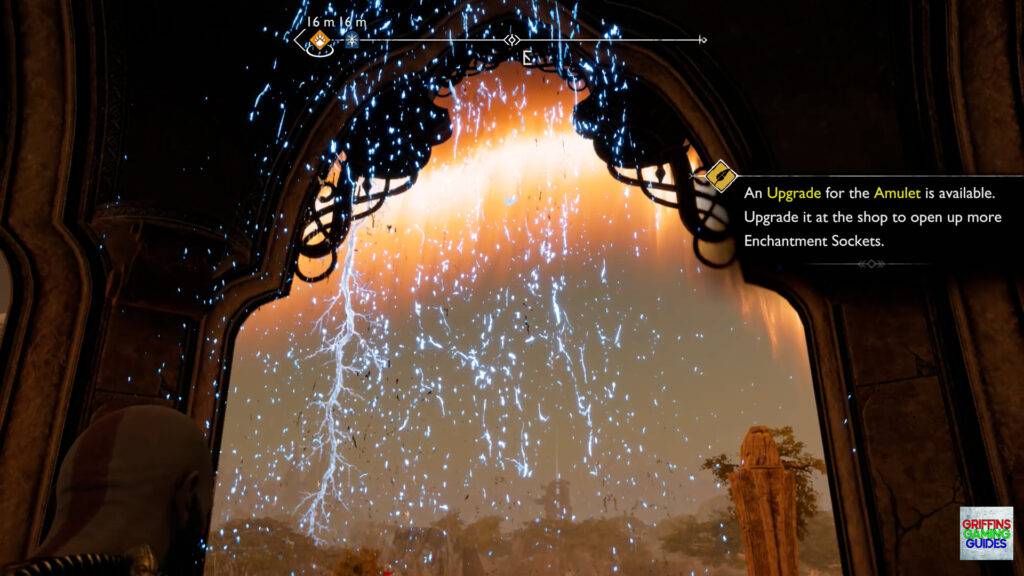Select the blue snowflake marker on the compass
Screen dimensions: 1024x576
point(351,41)
